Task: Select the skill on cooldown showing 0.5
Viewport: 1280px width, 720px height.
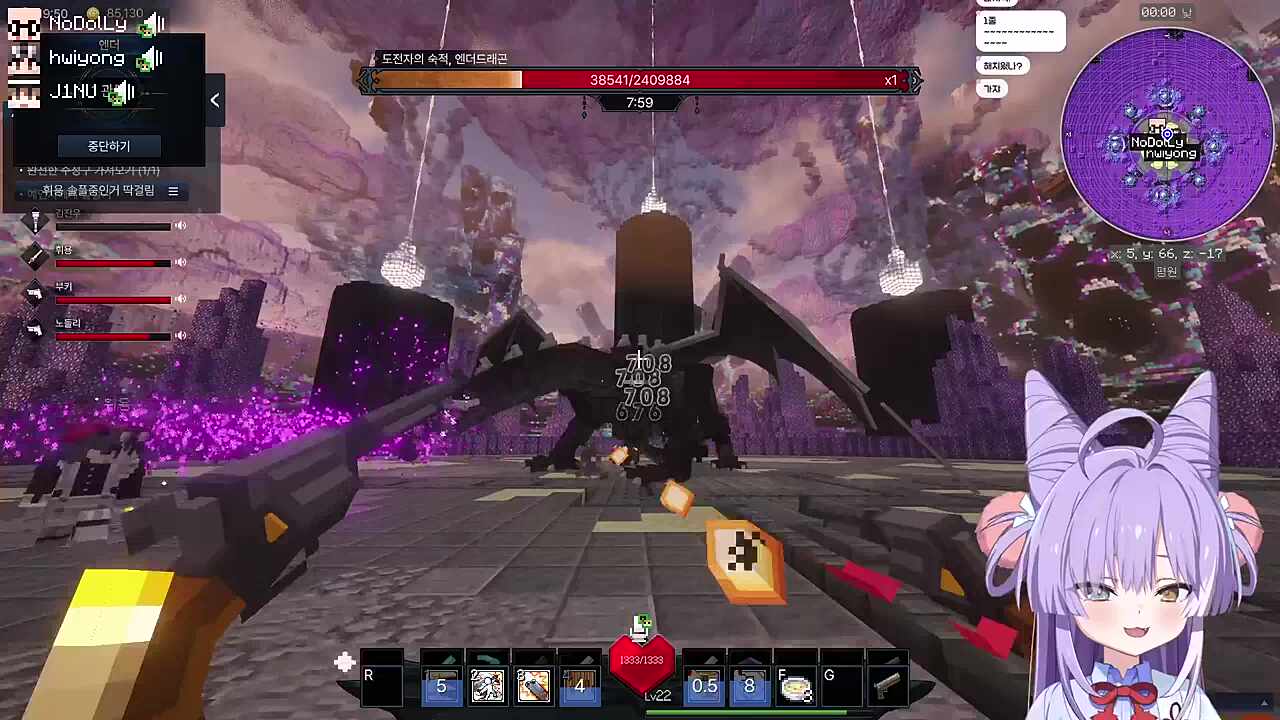Action: click(x=704, y=685)
